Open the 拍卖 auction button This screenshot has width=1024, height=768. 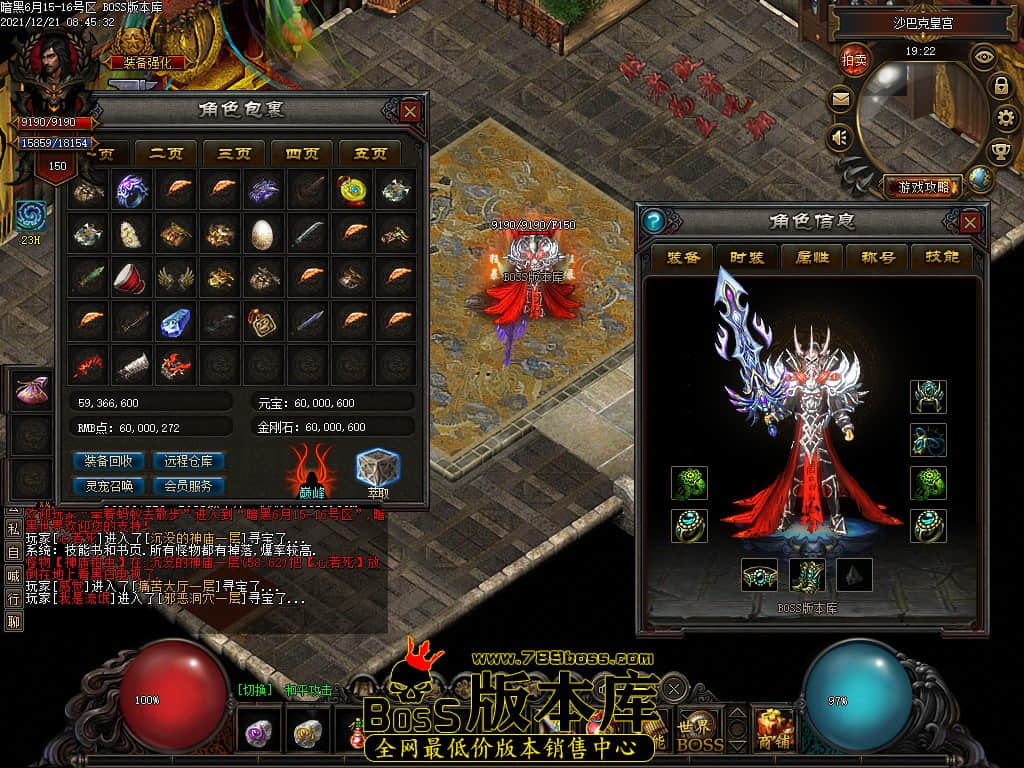tap(853, 58)
